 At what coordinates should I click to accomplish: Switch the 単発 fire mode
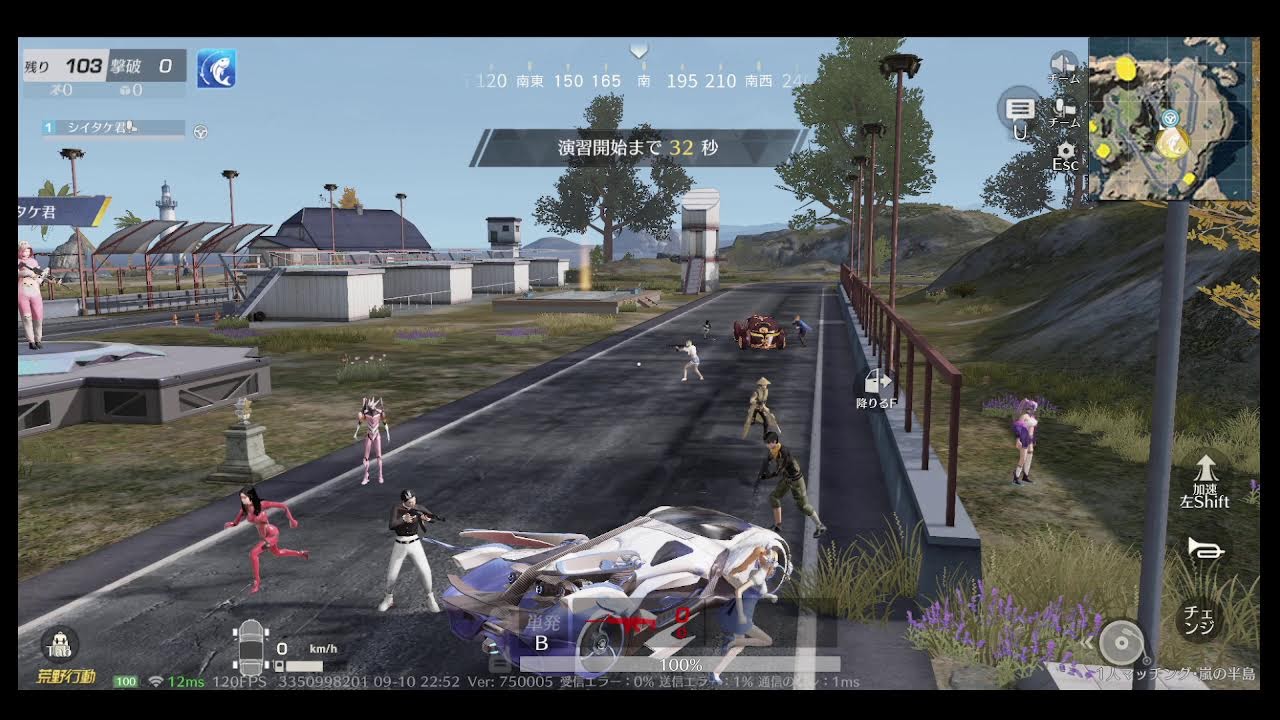[541, 631]
